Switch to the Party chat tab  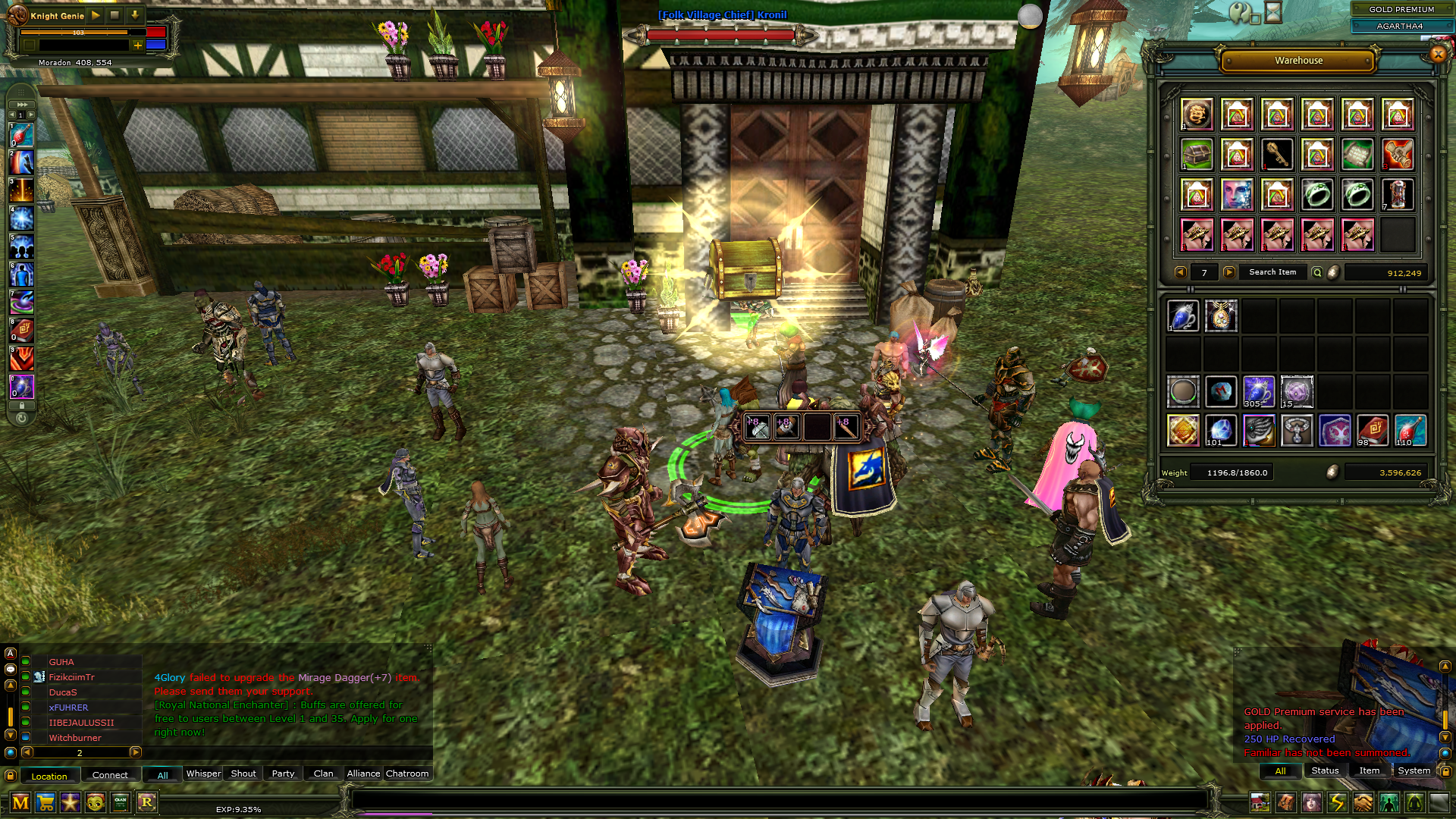[x=282, y=773]
